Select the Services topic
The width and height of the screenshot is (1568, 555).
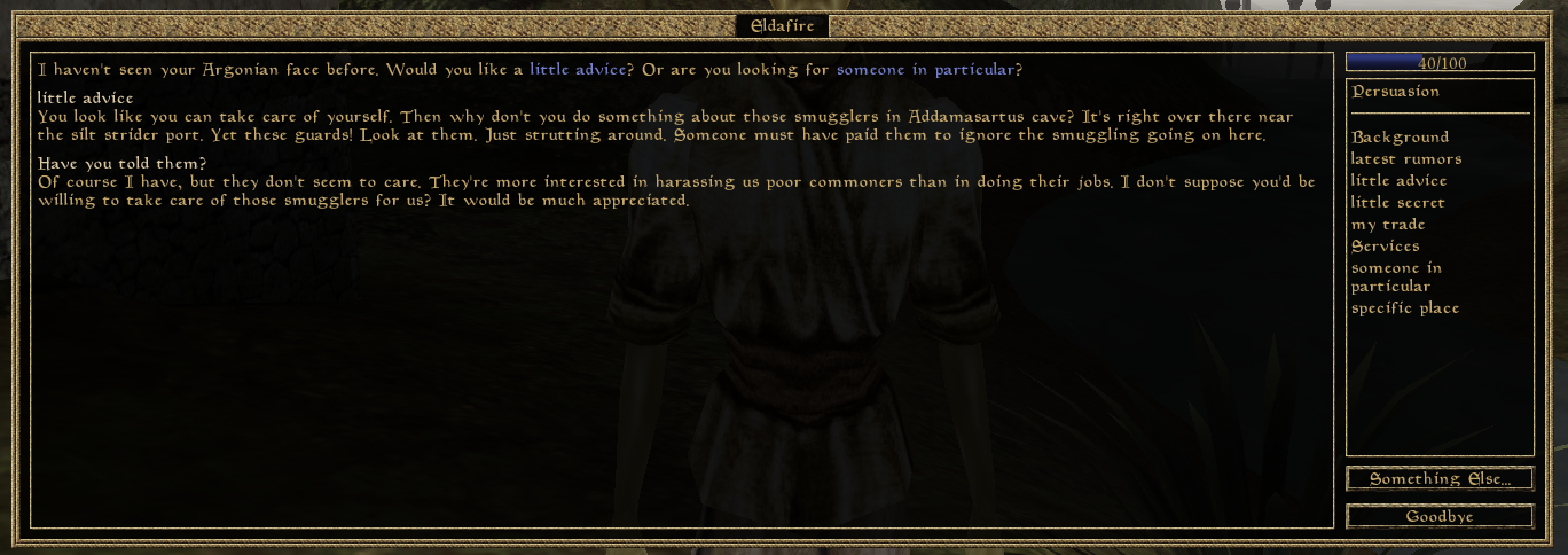pyautogui.click(x=1385, y=246)
